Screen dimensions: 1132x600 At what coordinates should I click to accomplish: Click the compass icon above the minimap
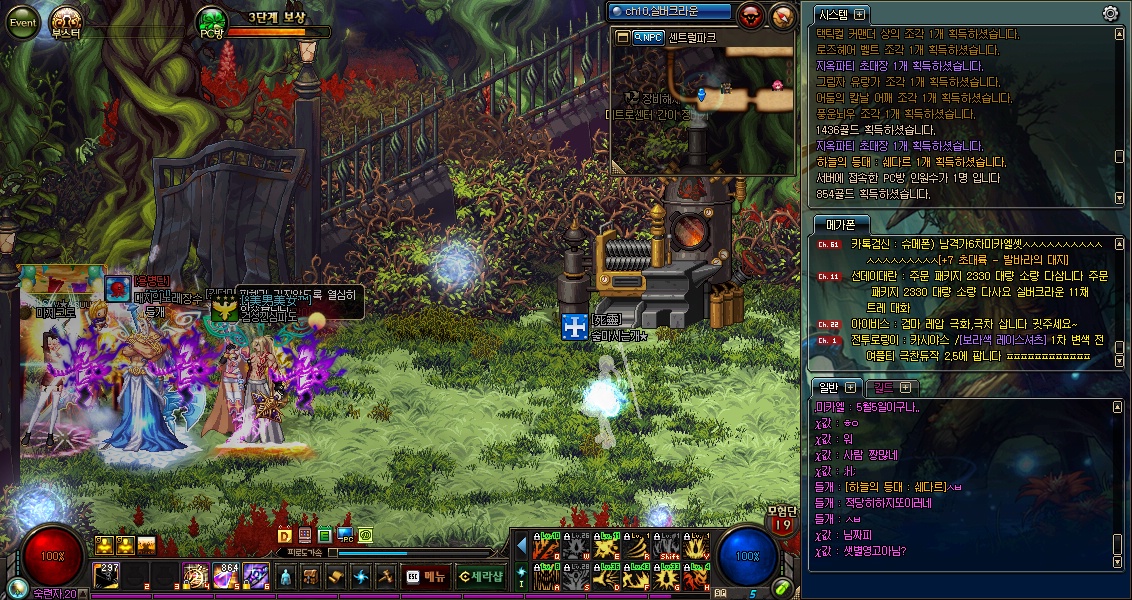(x=782, y=14)
